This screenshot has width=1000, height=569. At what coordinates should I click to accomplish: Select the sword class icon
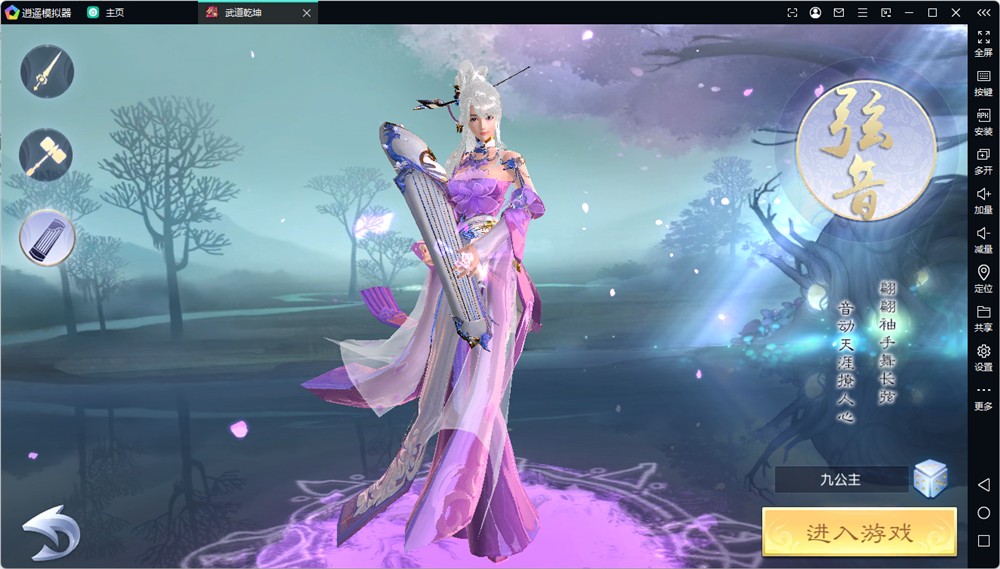[x=46, y=70]
